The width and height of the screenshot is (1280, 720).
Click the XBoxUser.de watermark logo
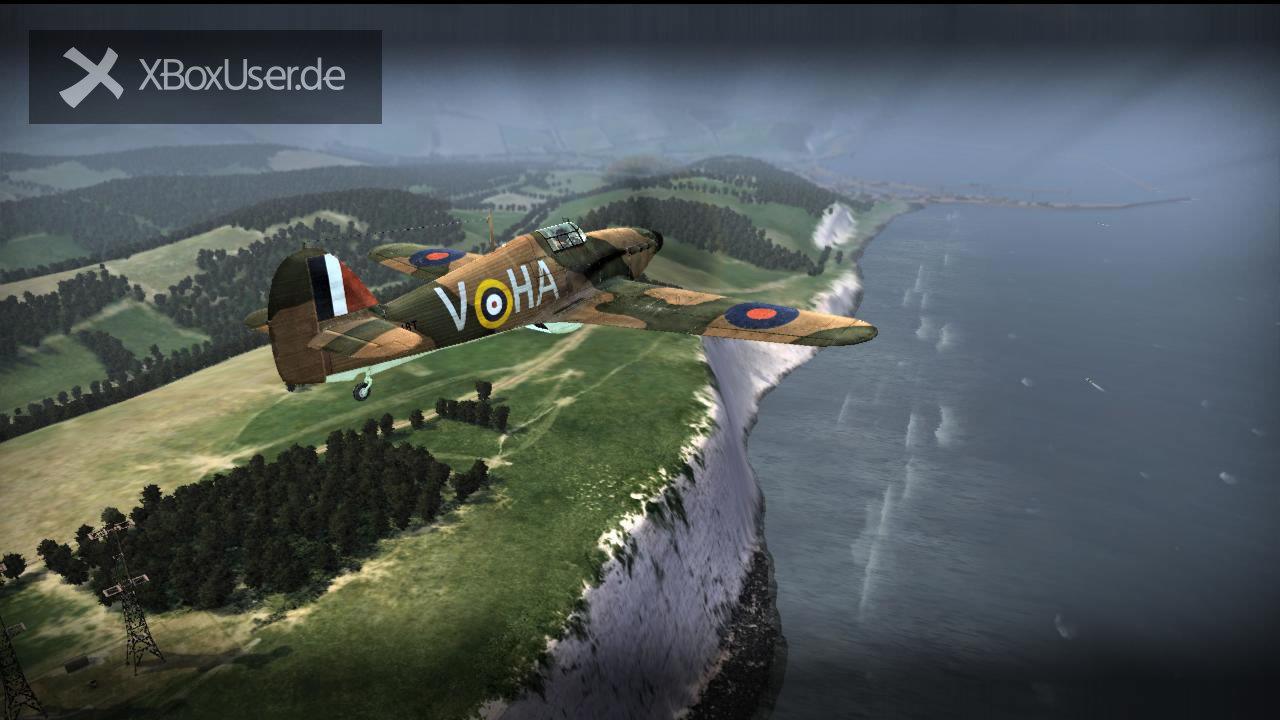pos(205,77)
